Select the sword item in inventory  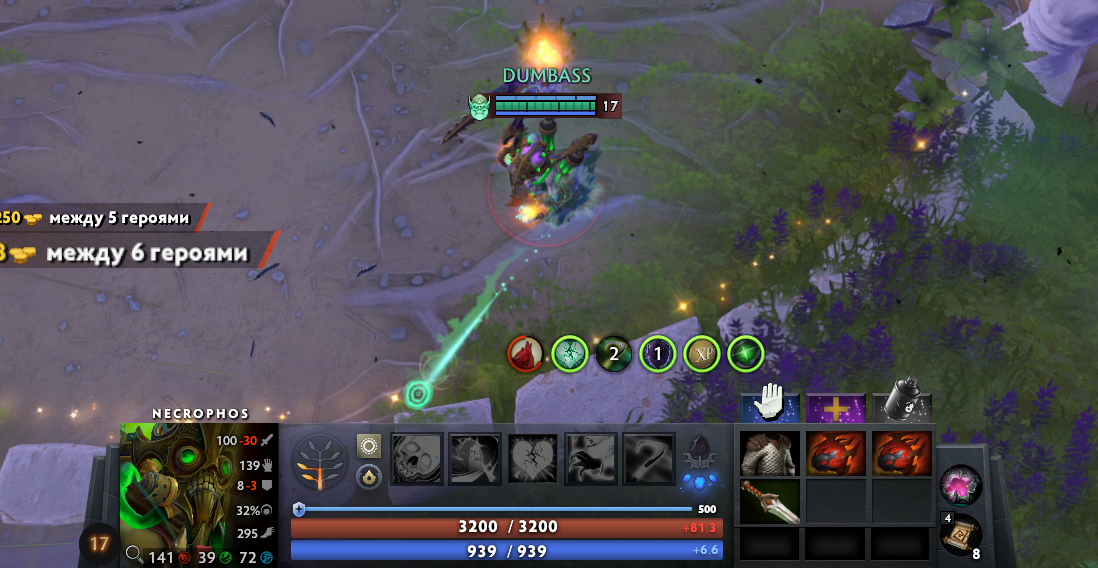(769, 501)
